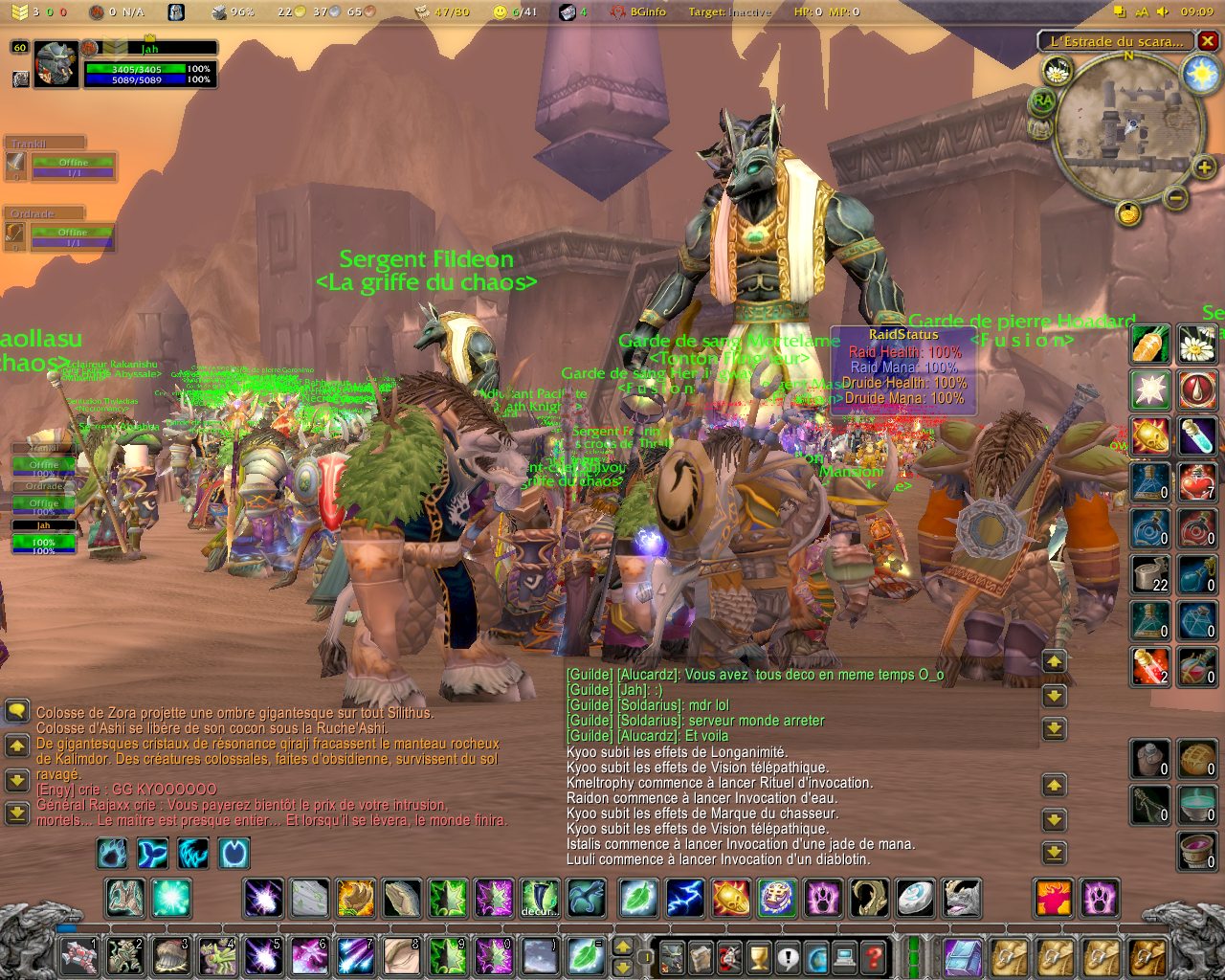Screen dimensions: 1225x980
Task: Activate the decurse ability labeled 'decur...'
Action: pos(540,899)
